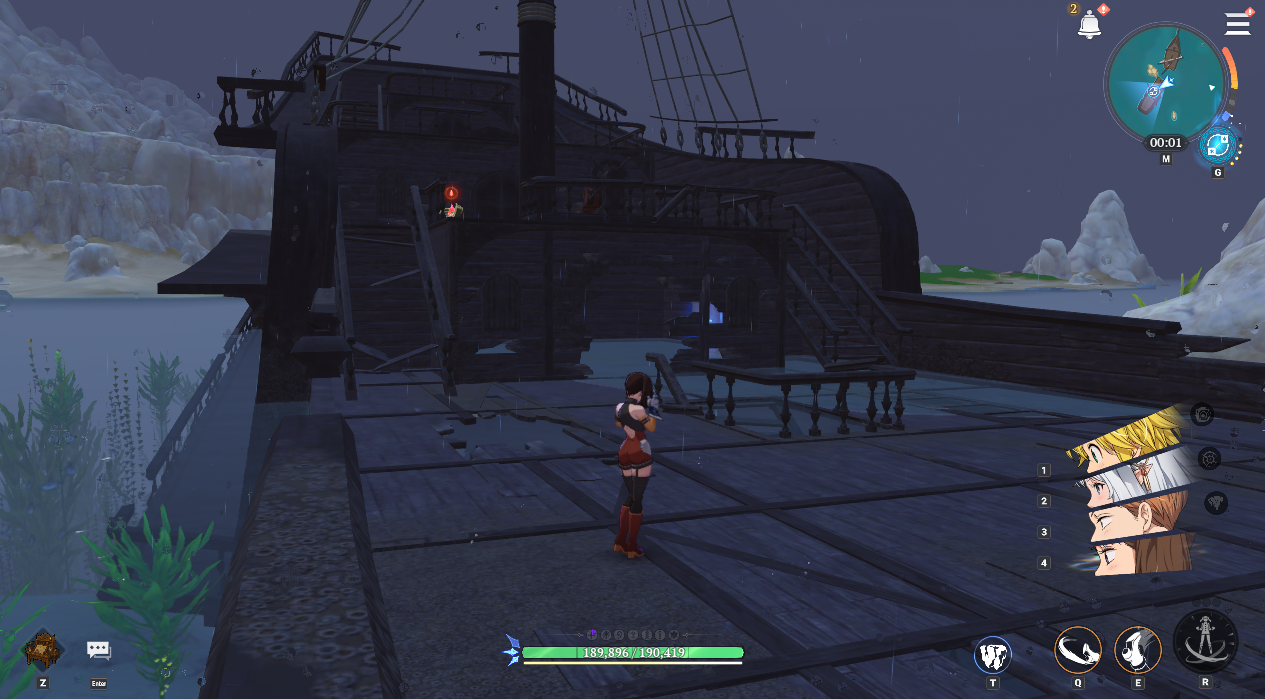Use the white beast claw skill
The width and height of the screenshot is (1265, 699).
pyautogui.click(x=992, y=655)
